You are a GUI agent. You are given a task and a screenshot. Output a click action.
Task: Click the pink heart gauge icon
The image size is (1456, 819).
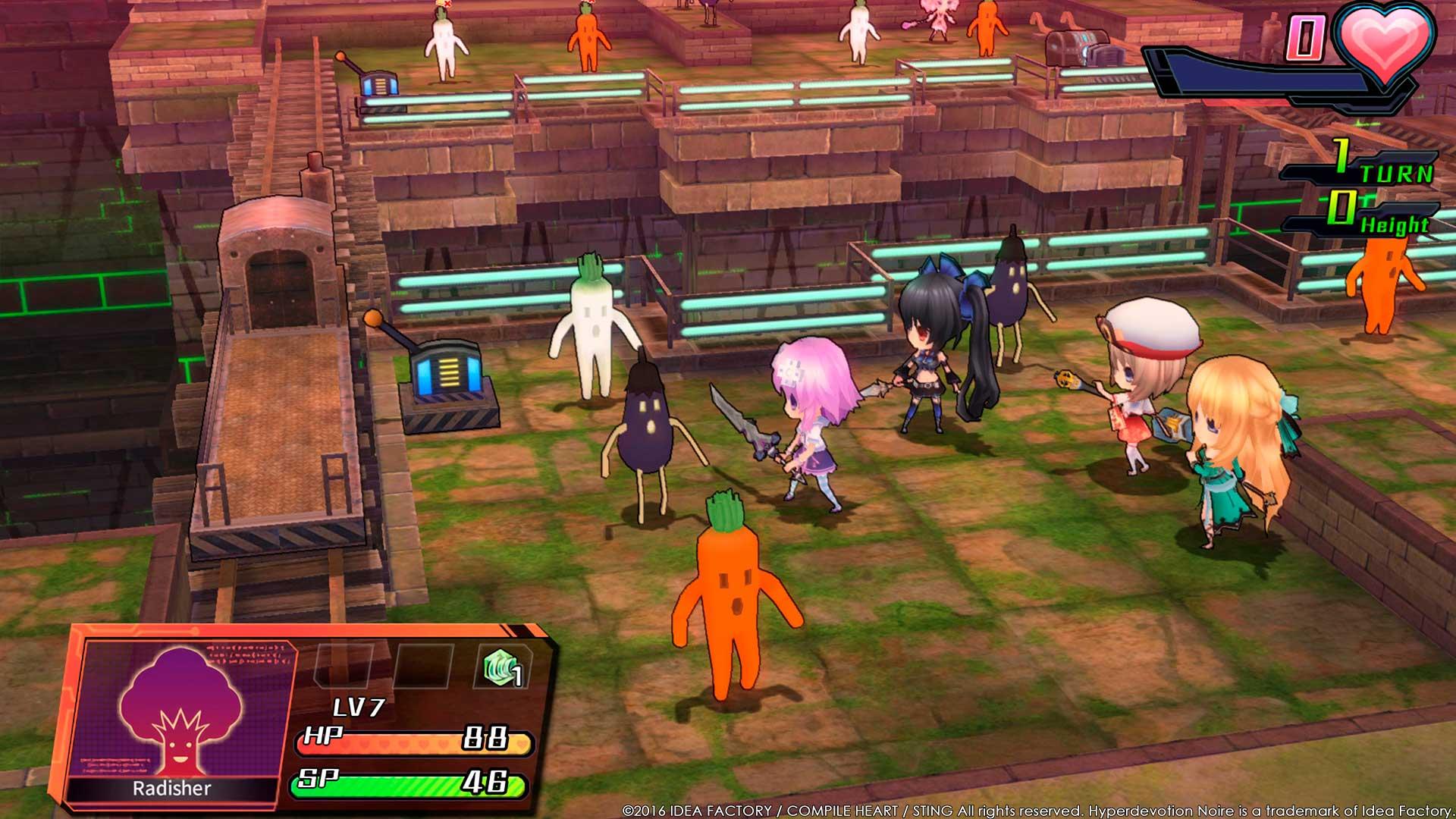point(1385,39)
